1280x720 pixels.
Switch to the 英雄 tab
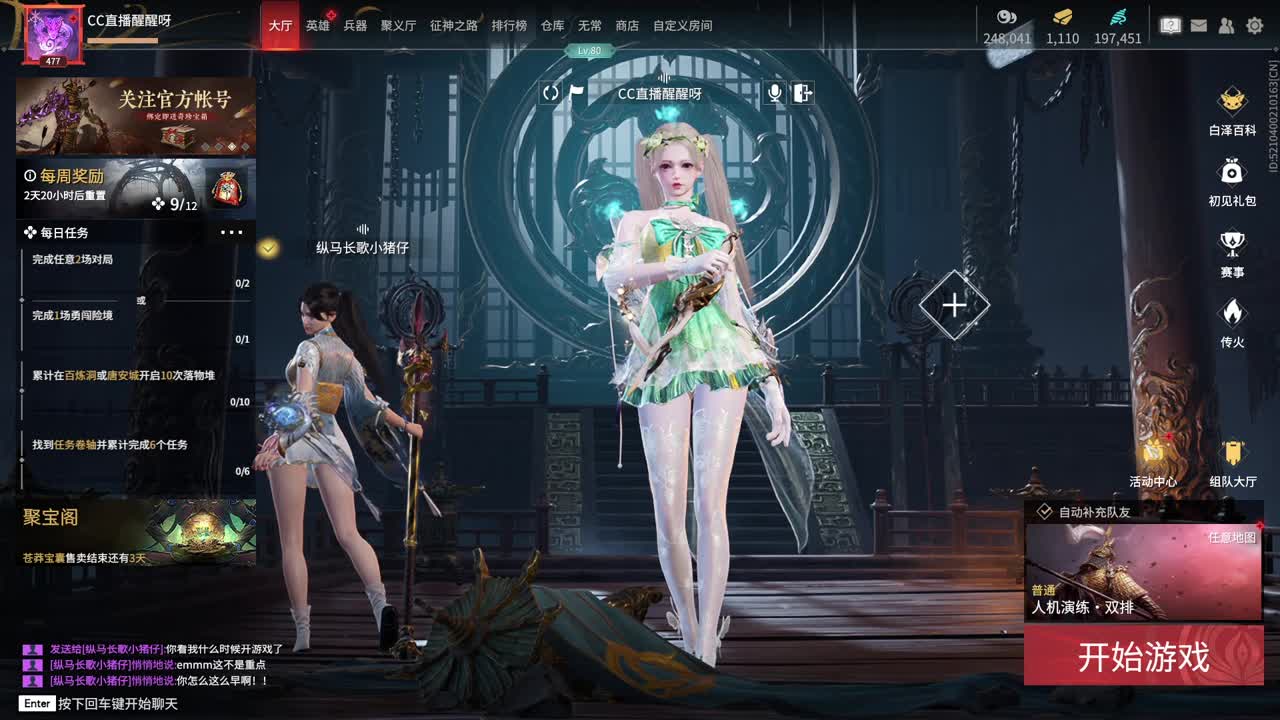click(x=318, y=26)
